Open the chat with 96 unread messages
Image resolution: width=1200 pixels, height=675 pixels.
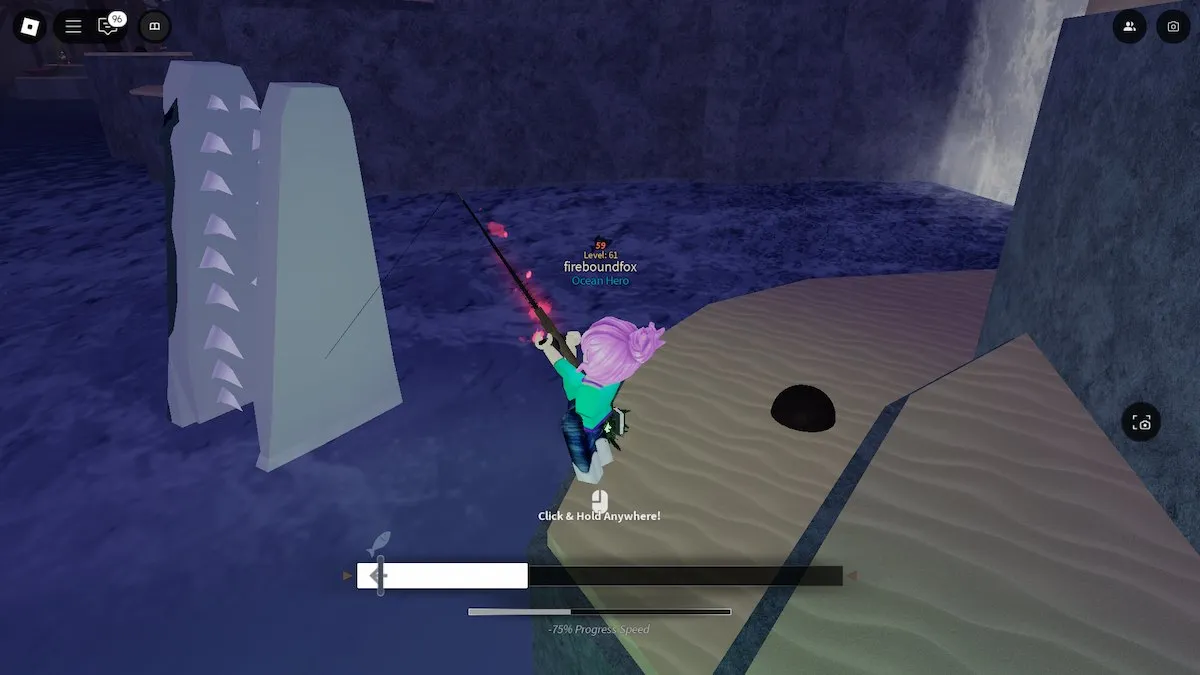(108, 27)
